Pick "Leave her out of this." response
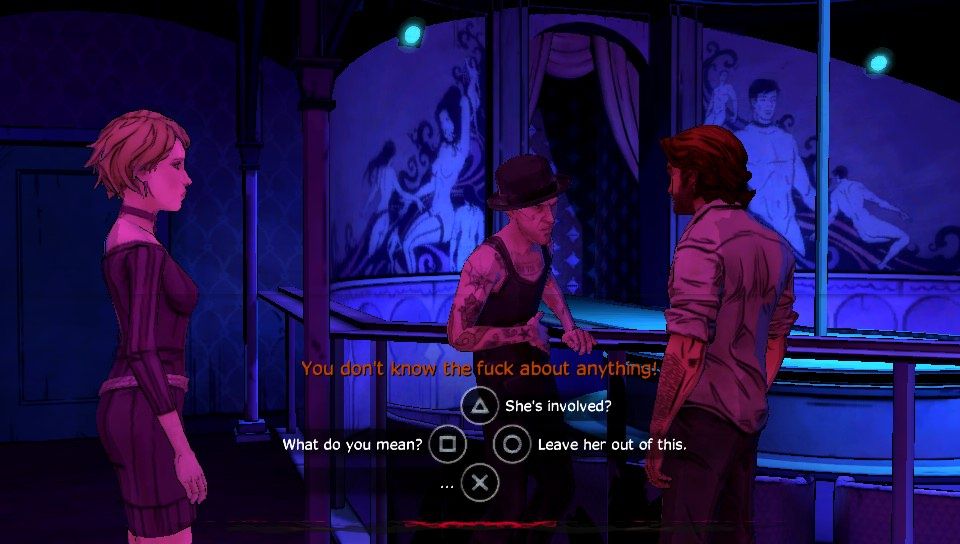 (512, 444)
